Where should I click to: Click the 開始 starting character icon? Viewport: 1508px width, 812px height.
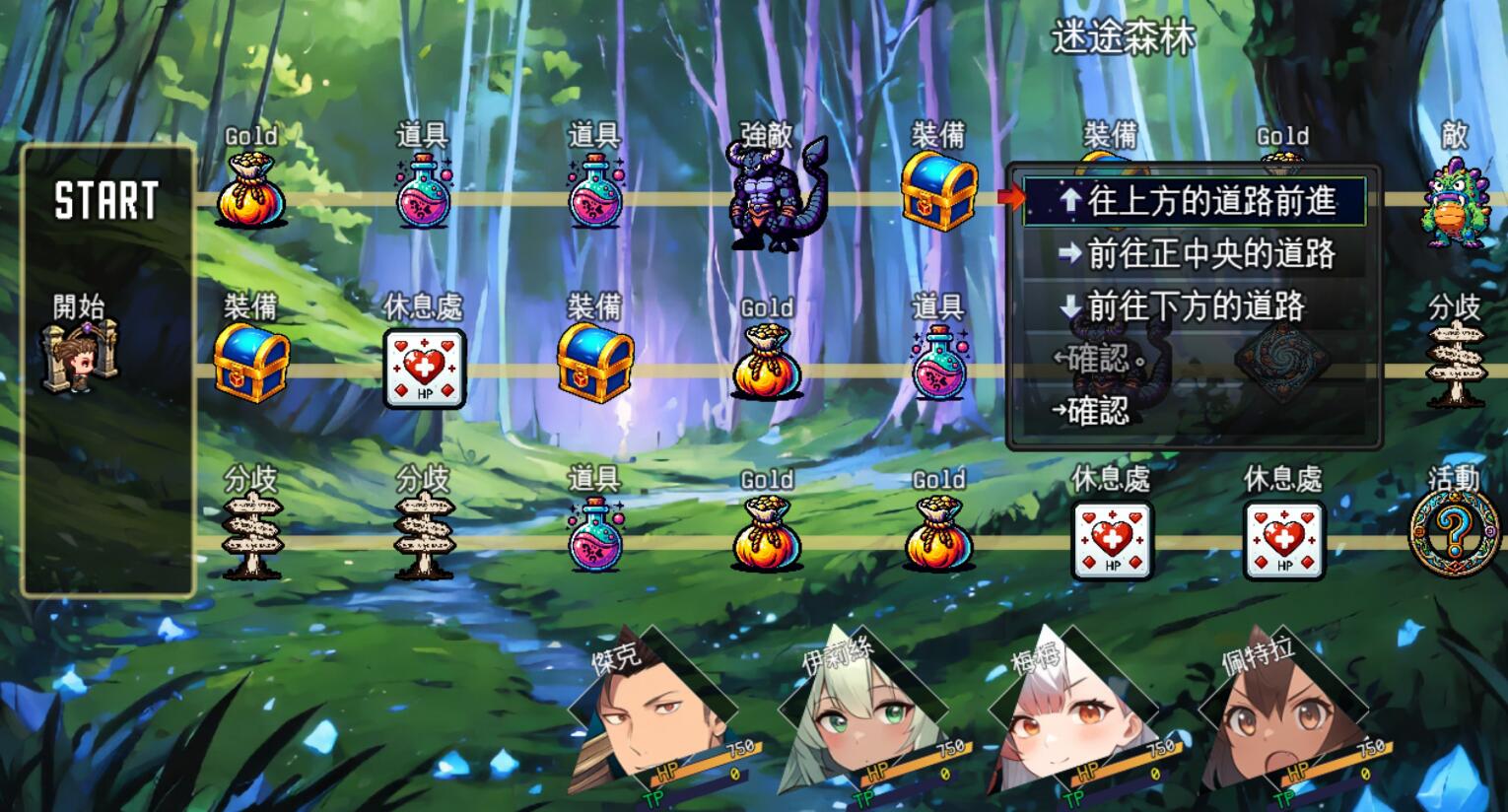pyautogui.click(x=79, y=355)
